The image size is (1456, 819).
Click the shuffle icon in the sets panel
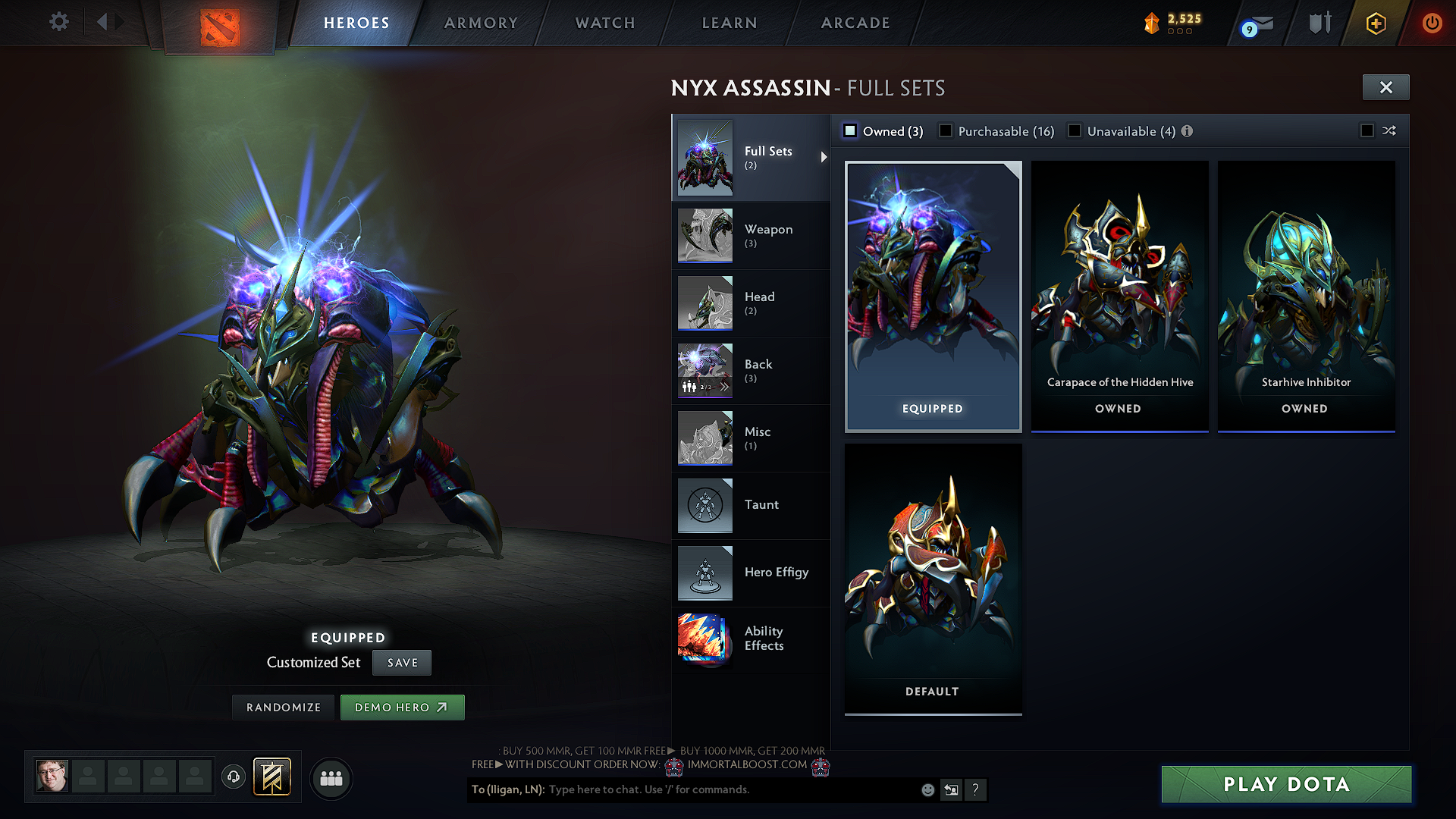pos(1389,130)
